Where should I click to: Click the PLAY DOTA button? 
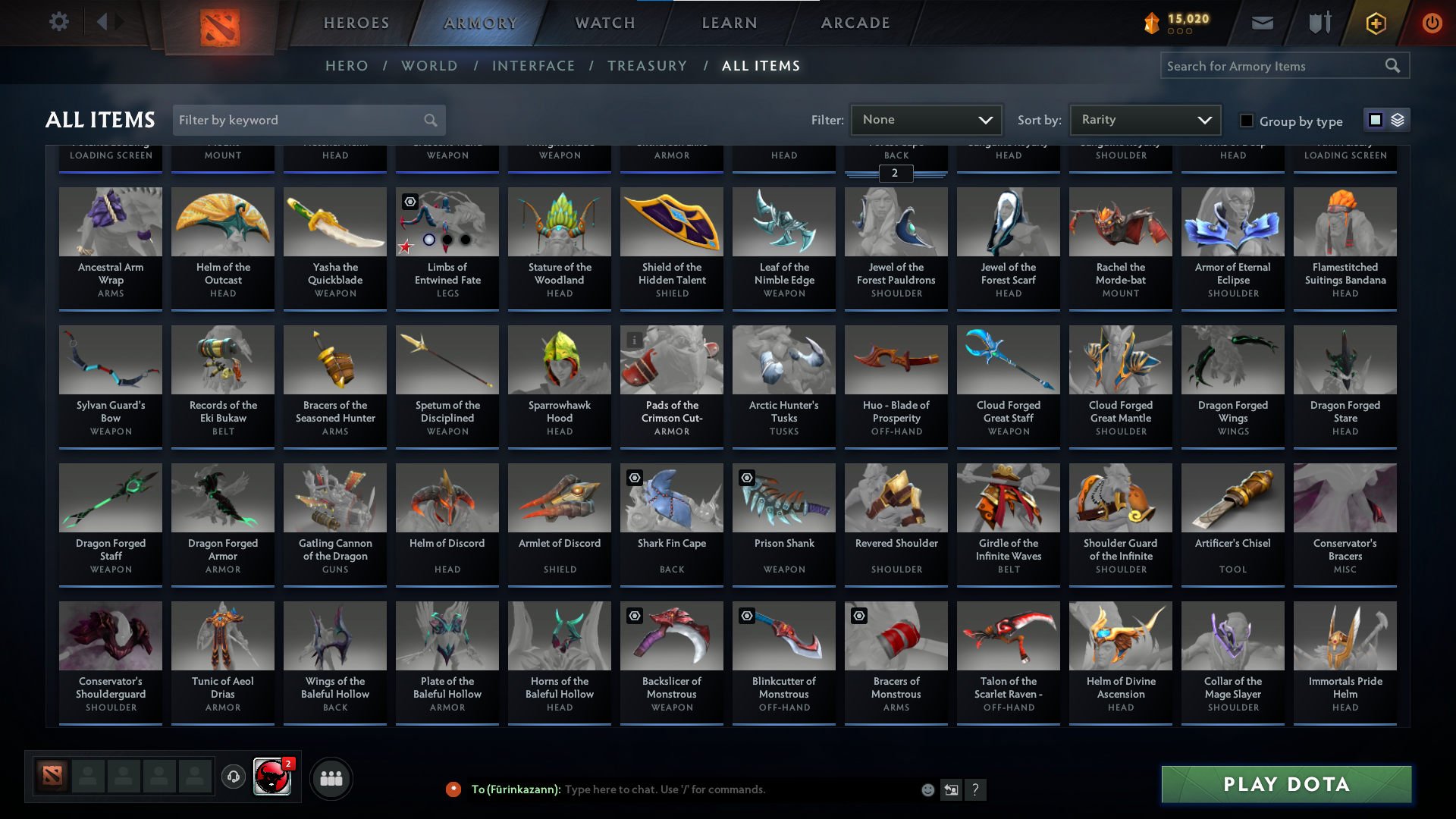1285,785
